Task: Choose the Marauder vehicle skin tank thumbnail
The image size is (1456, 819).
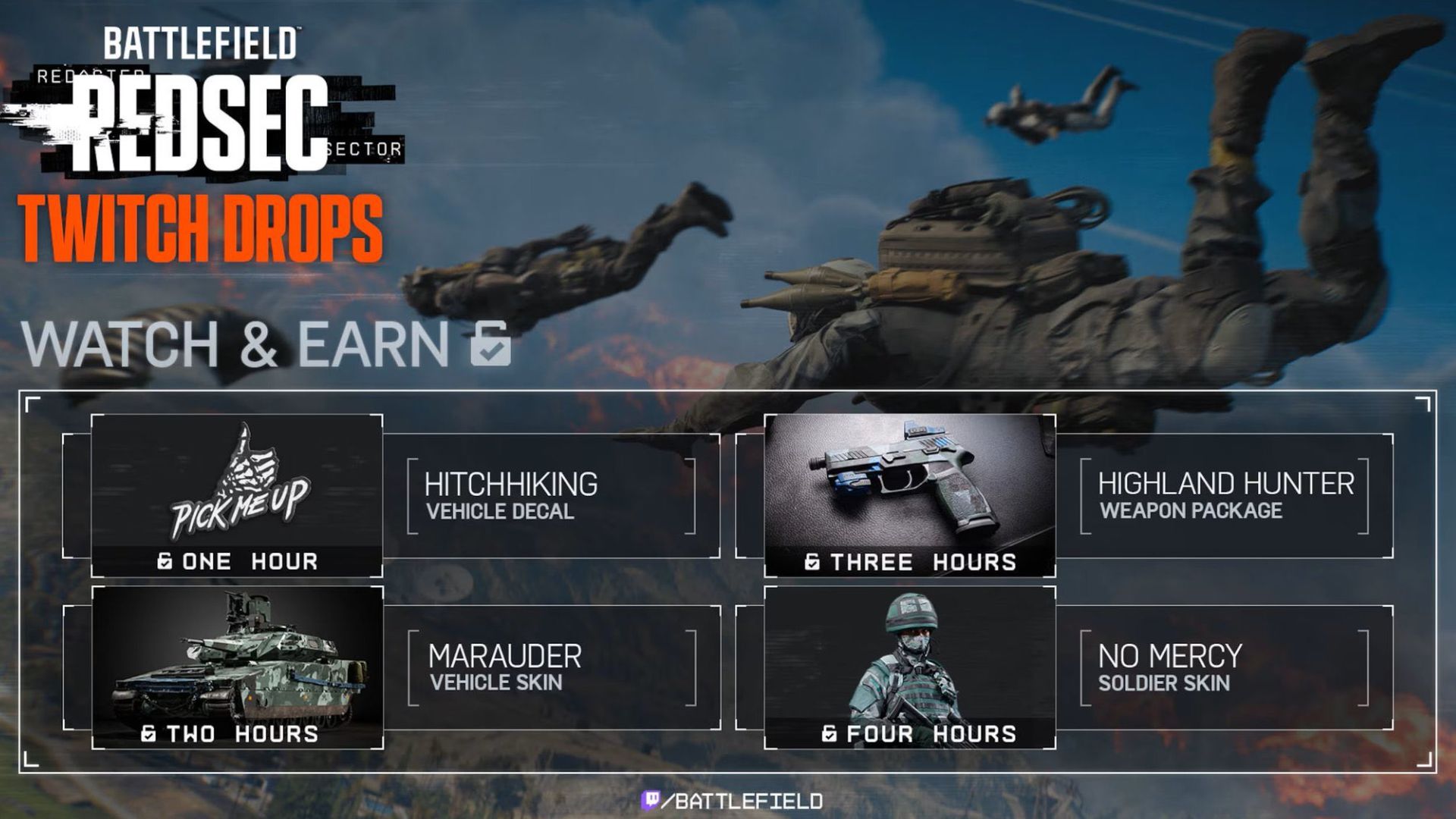Action: [x=237, y=658]
